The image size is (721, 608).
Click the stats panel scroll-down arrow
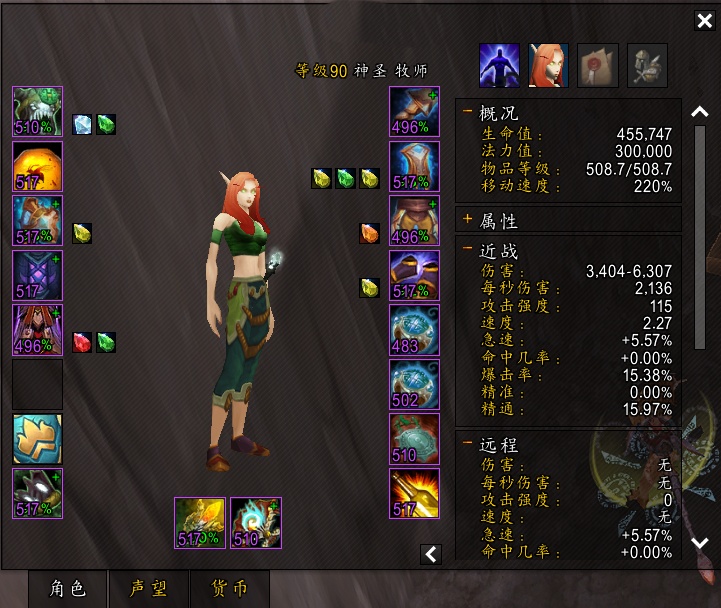(701, 543)
